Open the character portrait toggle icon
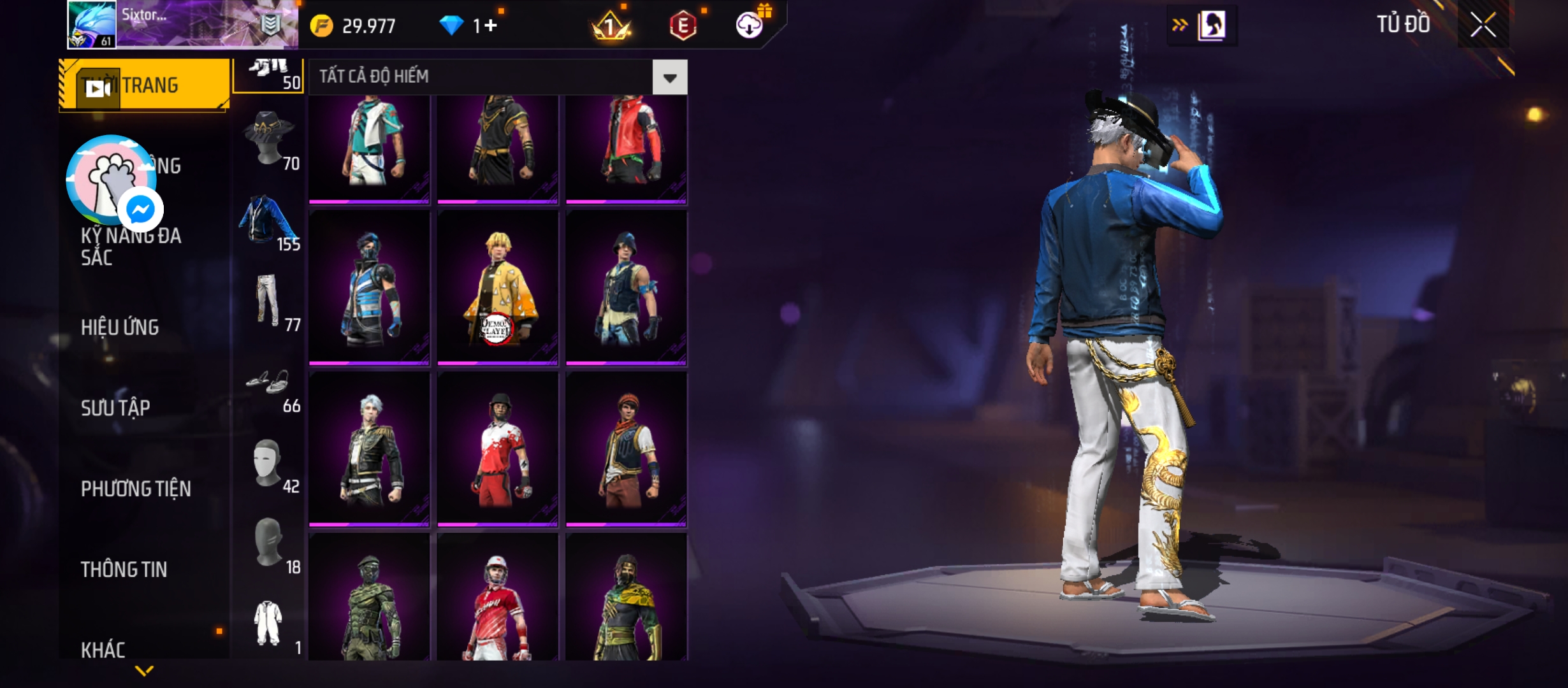The image size is (1568, 688). coord(1211,26)
